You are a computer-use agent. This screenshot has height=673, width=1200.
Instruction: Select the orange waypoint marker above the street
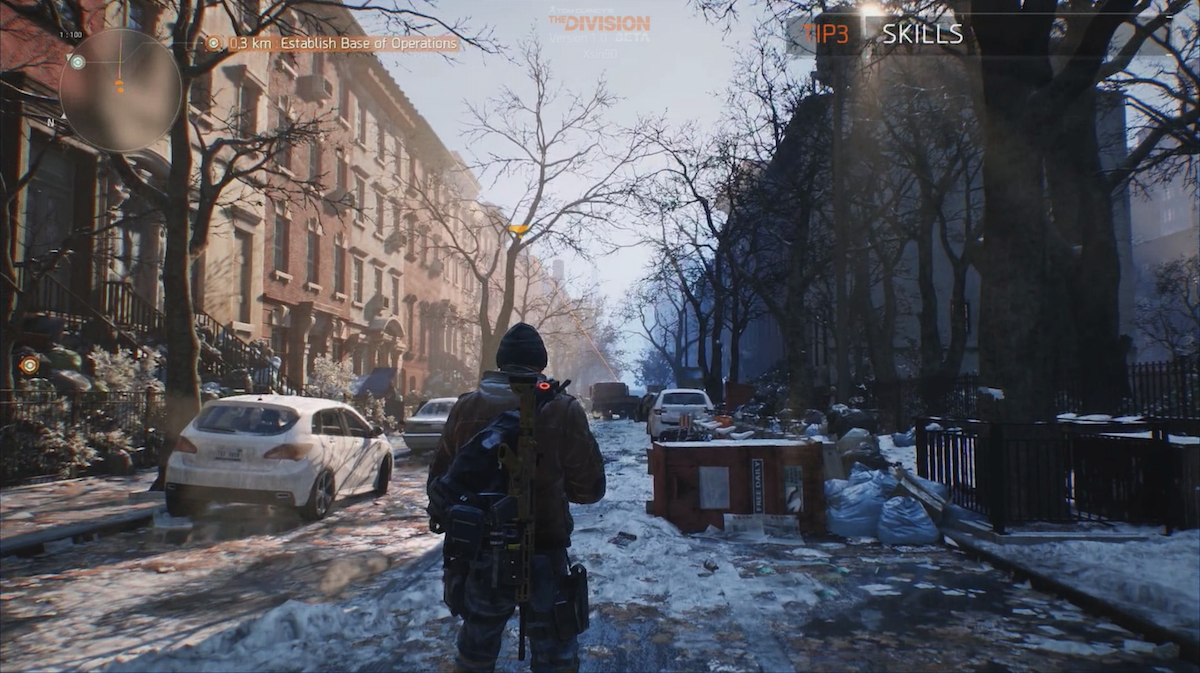coord(518,229)
